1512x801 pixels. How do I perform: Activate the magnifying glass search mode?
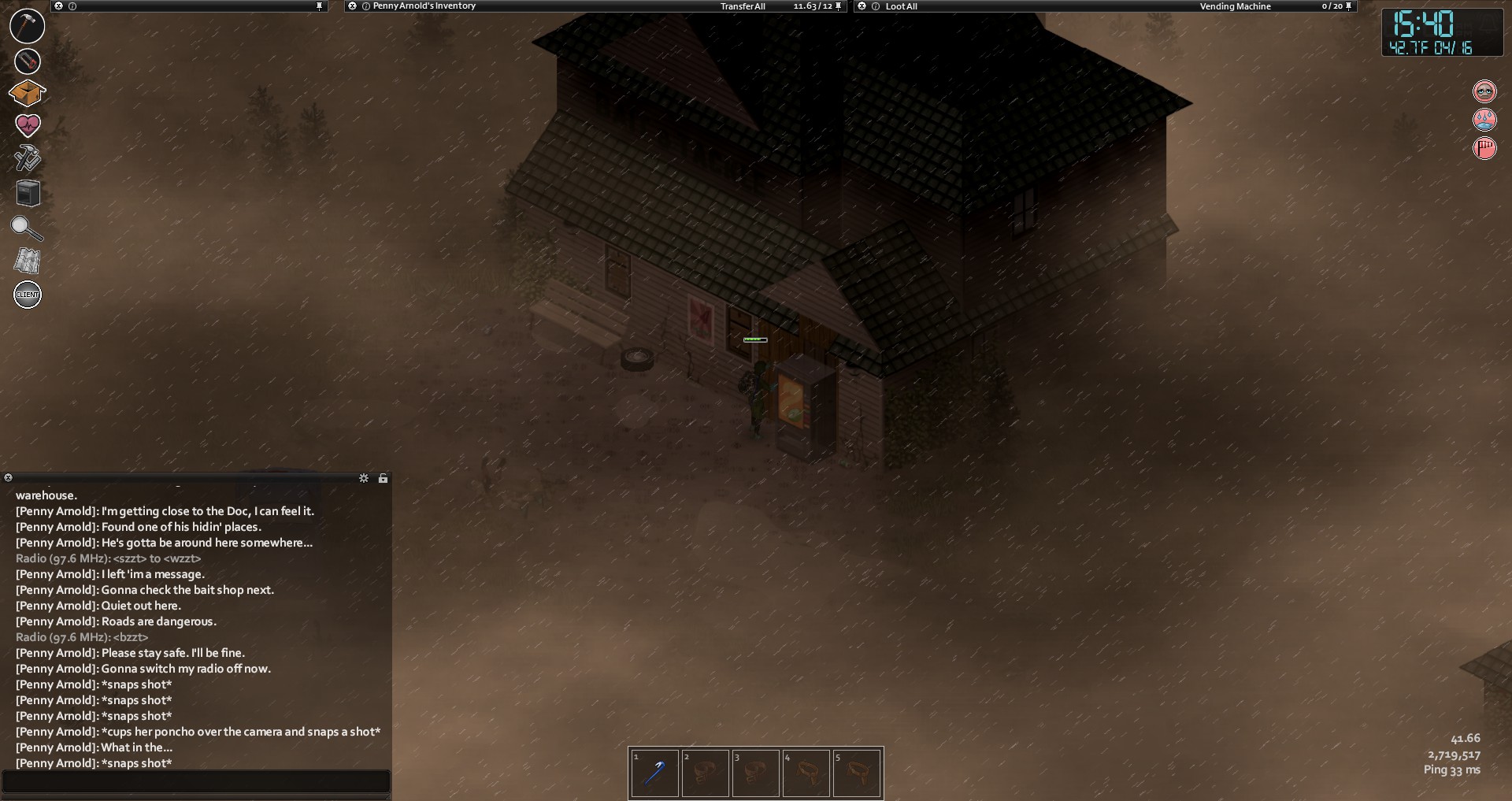tap(26, 228)
